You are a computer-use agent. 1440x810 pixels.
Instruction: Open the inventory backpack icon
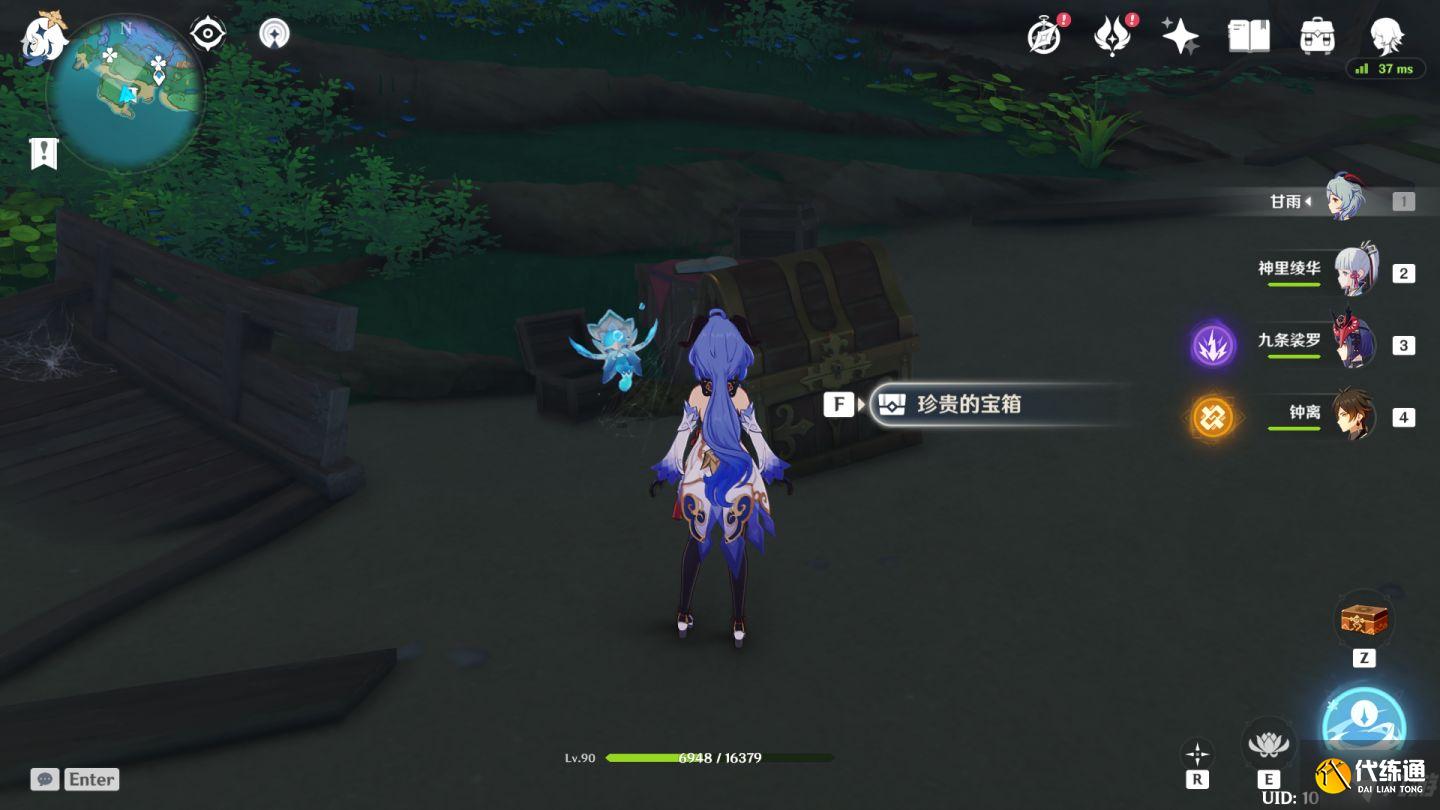pos(1317,35)
